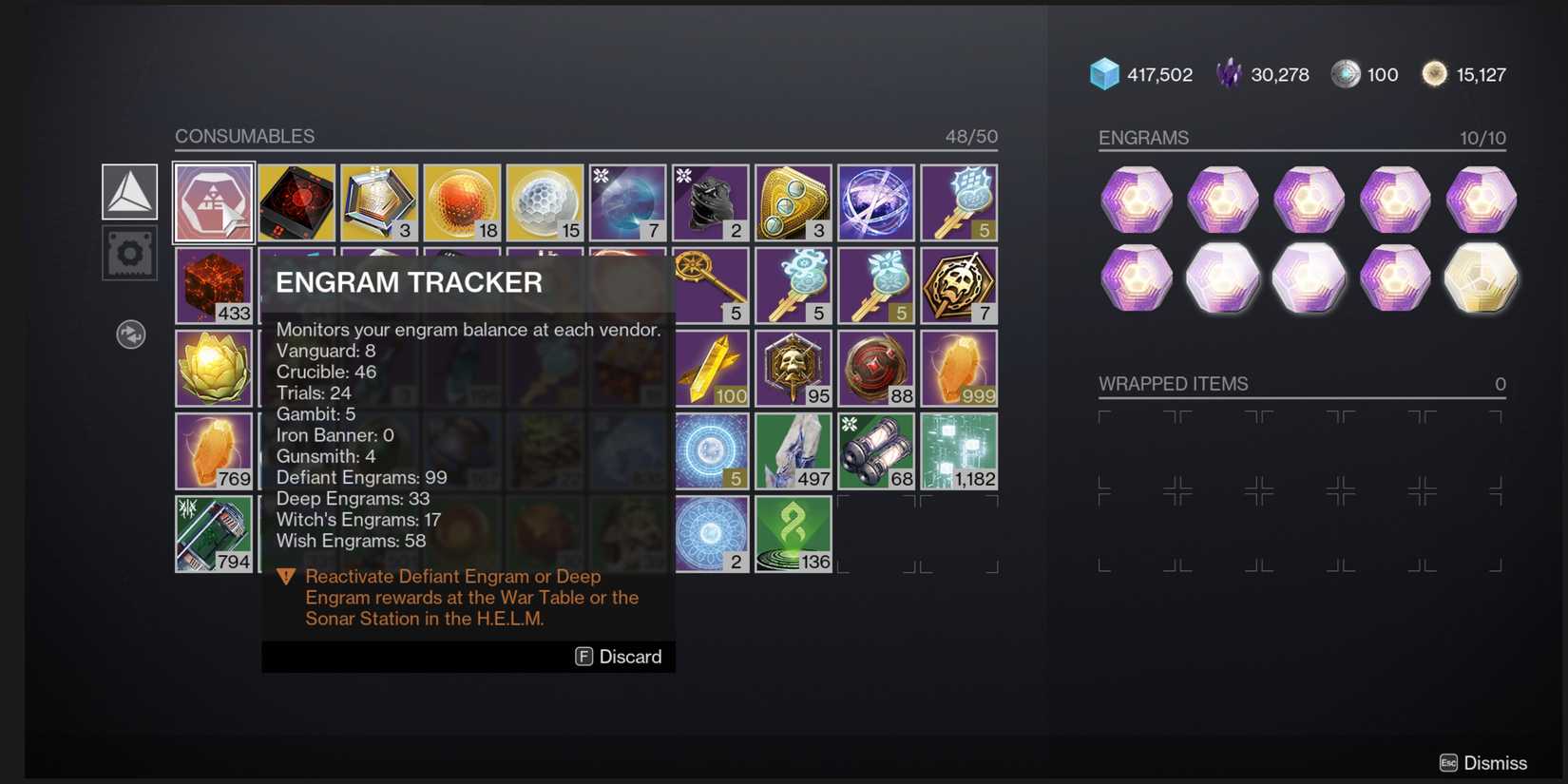Open the Triumphs emblem icon in the left sidebar

click(x=129, y=190)
